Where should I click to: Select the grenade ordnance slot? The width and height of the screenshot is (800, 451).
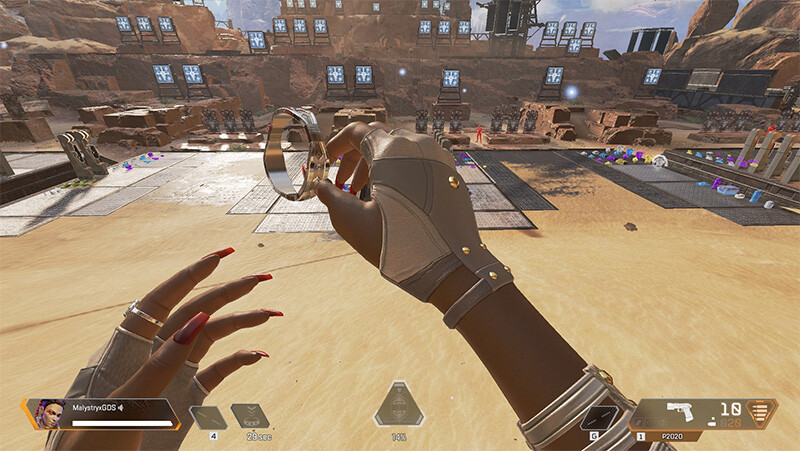coord(601,418)
